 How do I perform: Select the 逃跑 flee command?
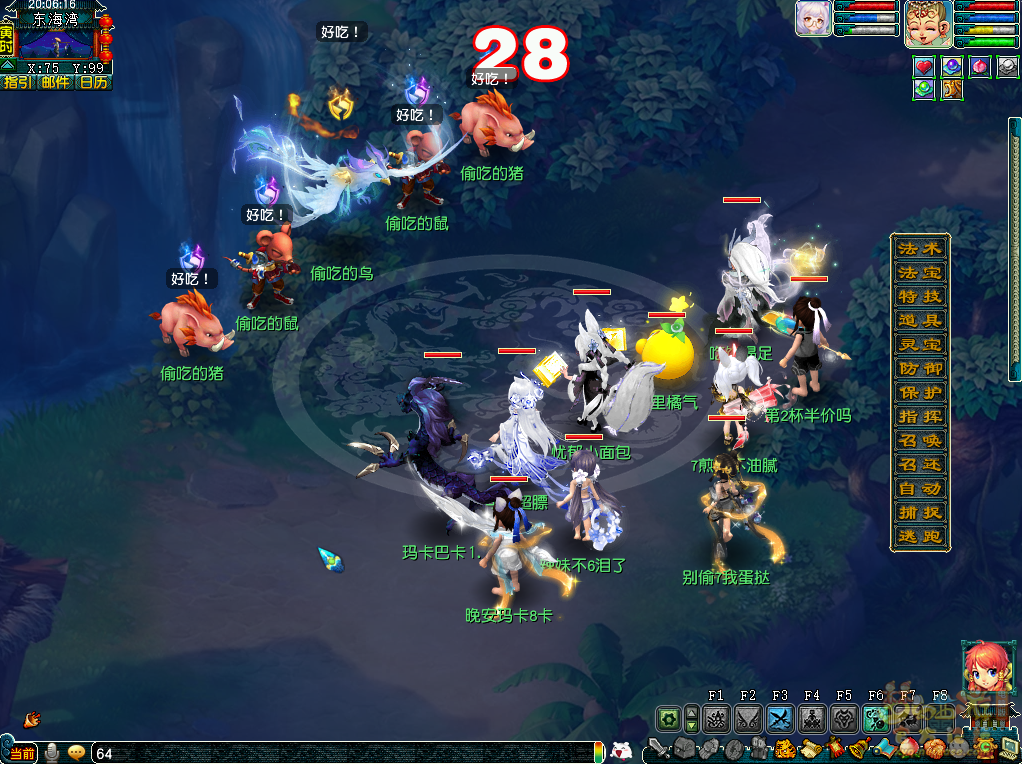(919, 537)
